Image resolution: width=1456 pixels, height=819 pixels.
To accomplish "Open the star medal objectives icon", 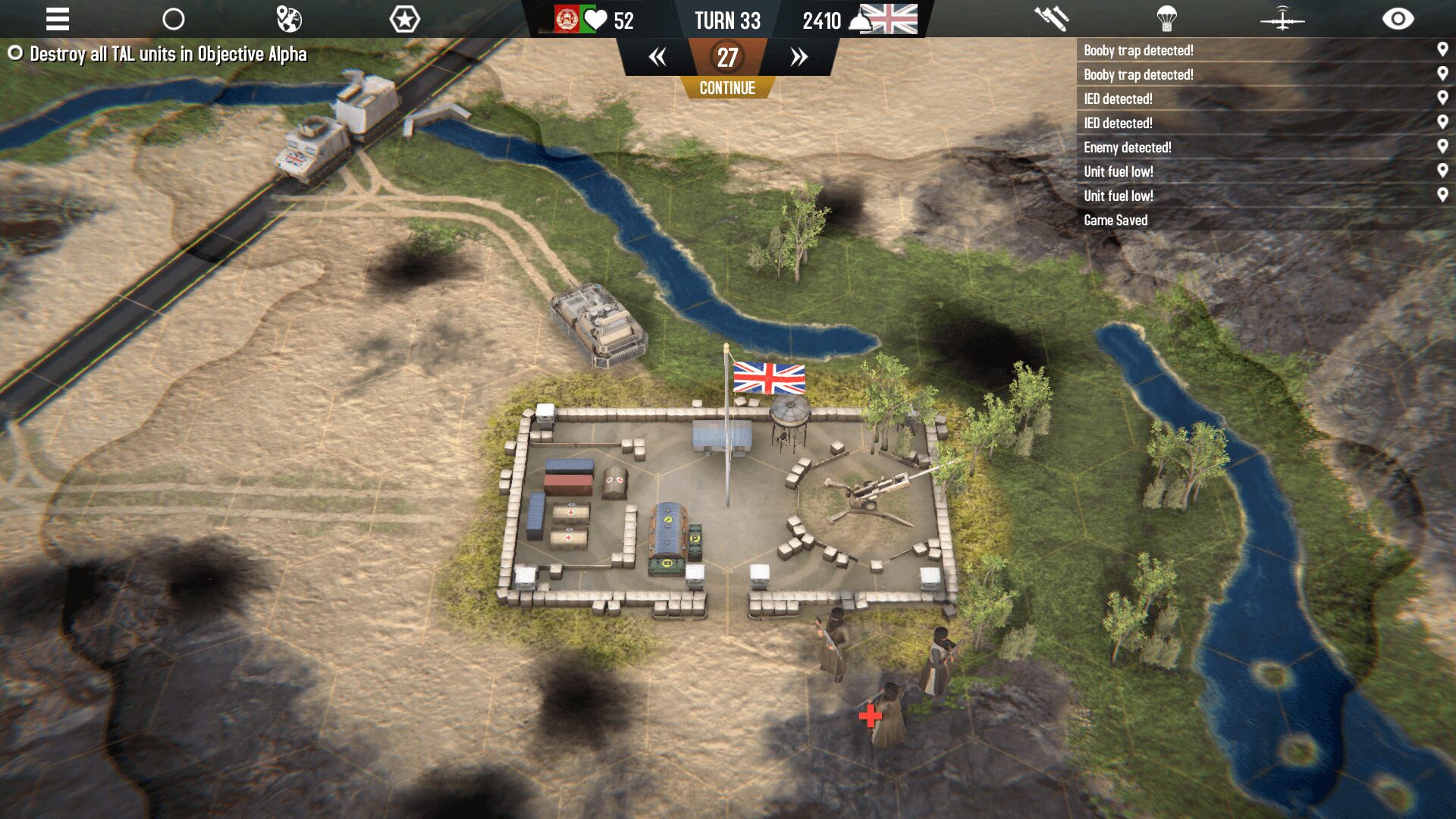I will pyautogui.click(x=404, y=19).
